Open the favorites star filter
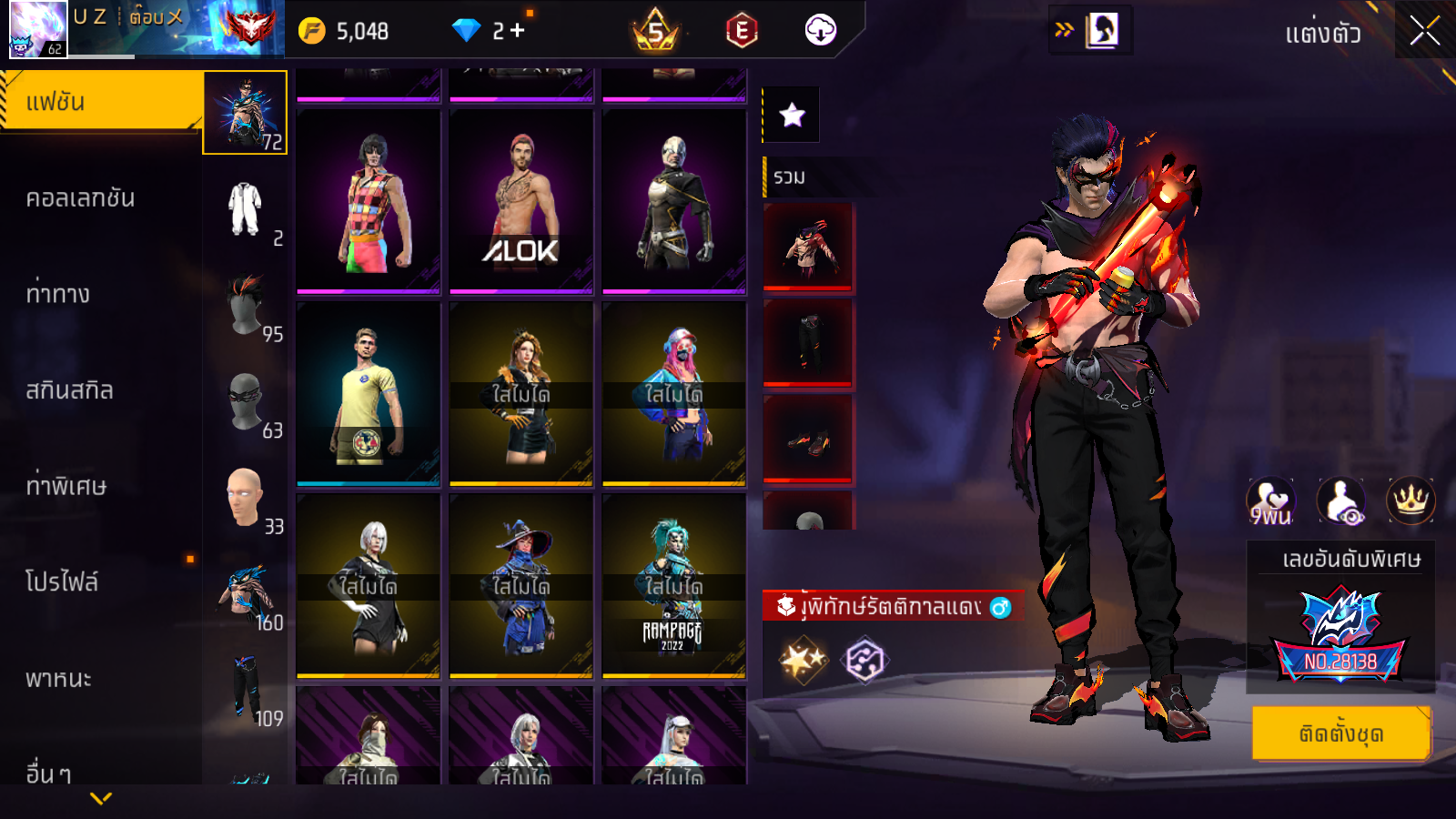This screenshot has height=819, width=1456. [x=792, y=115]
